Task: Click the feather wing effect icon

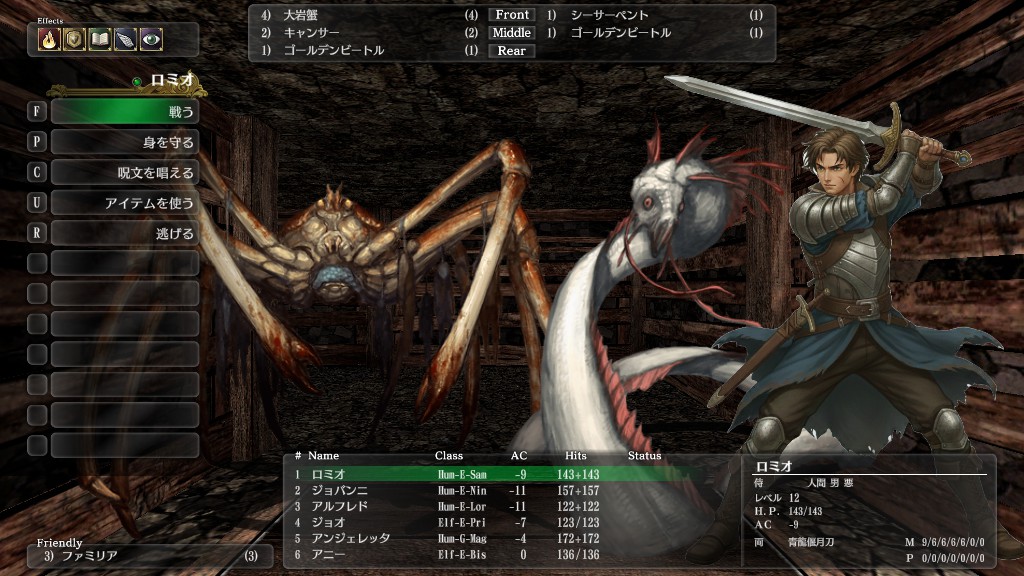Action: pyautogui.click(x=125, y=39)
